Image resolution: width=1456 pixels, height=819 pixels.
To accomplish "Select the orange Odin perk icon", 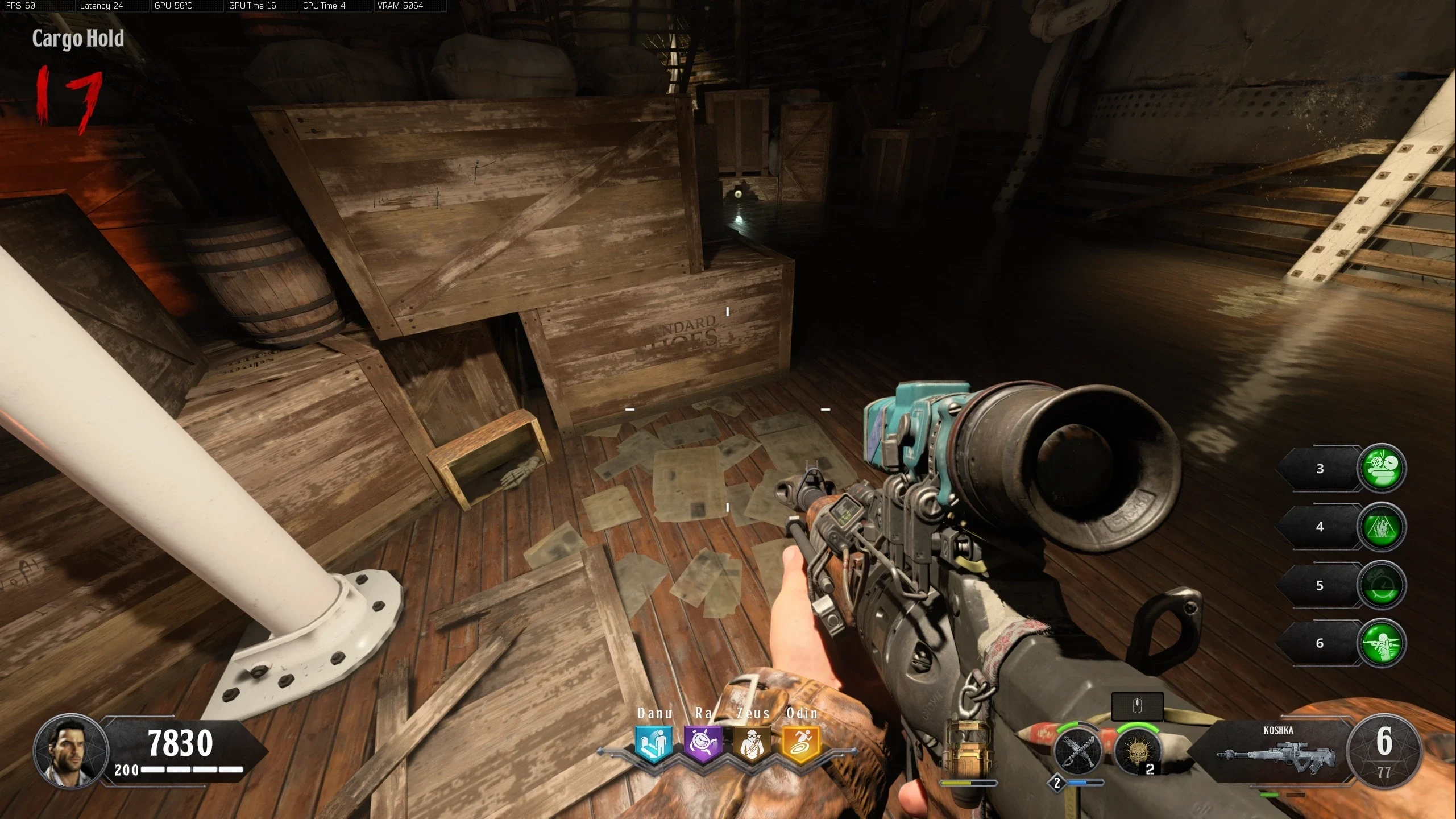I will (802, 743).
